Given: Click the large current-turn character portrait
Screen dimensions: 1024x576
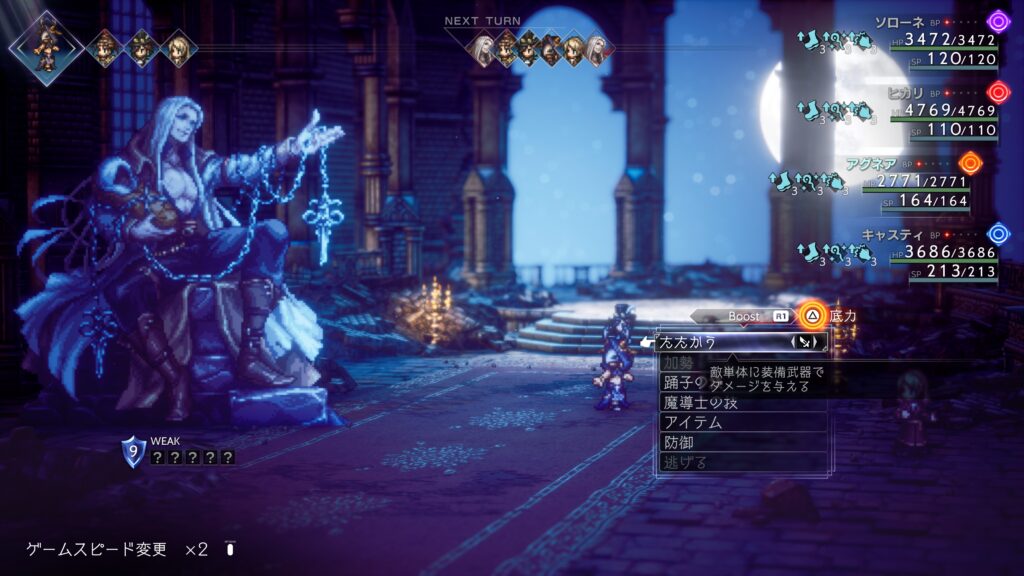Looking at the screenshot, I should (x=45, y=46).
